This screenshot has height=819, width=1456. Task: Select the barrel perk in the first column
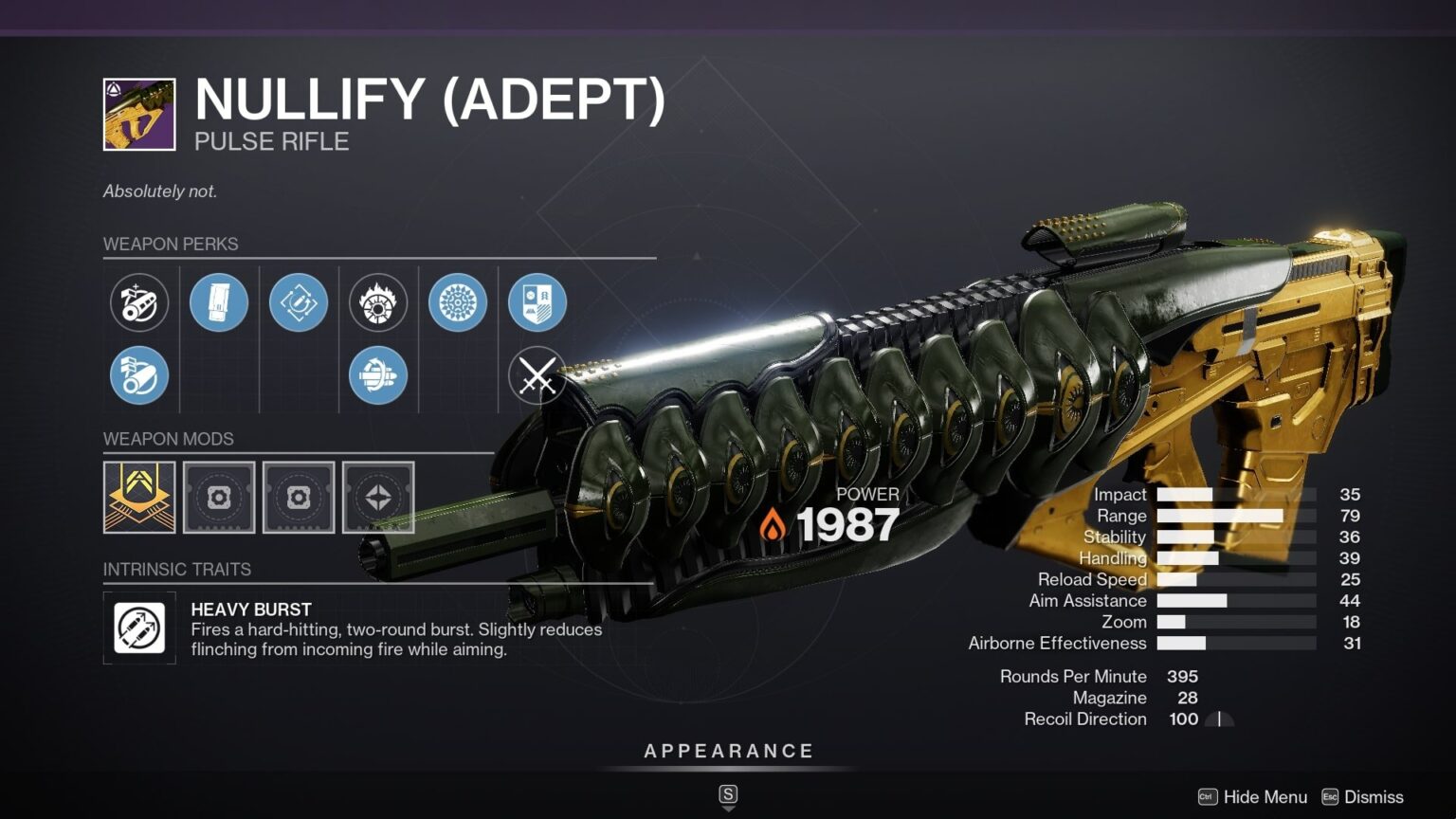138,302
